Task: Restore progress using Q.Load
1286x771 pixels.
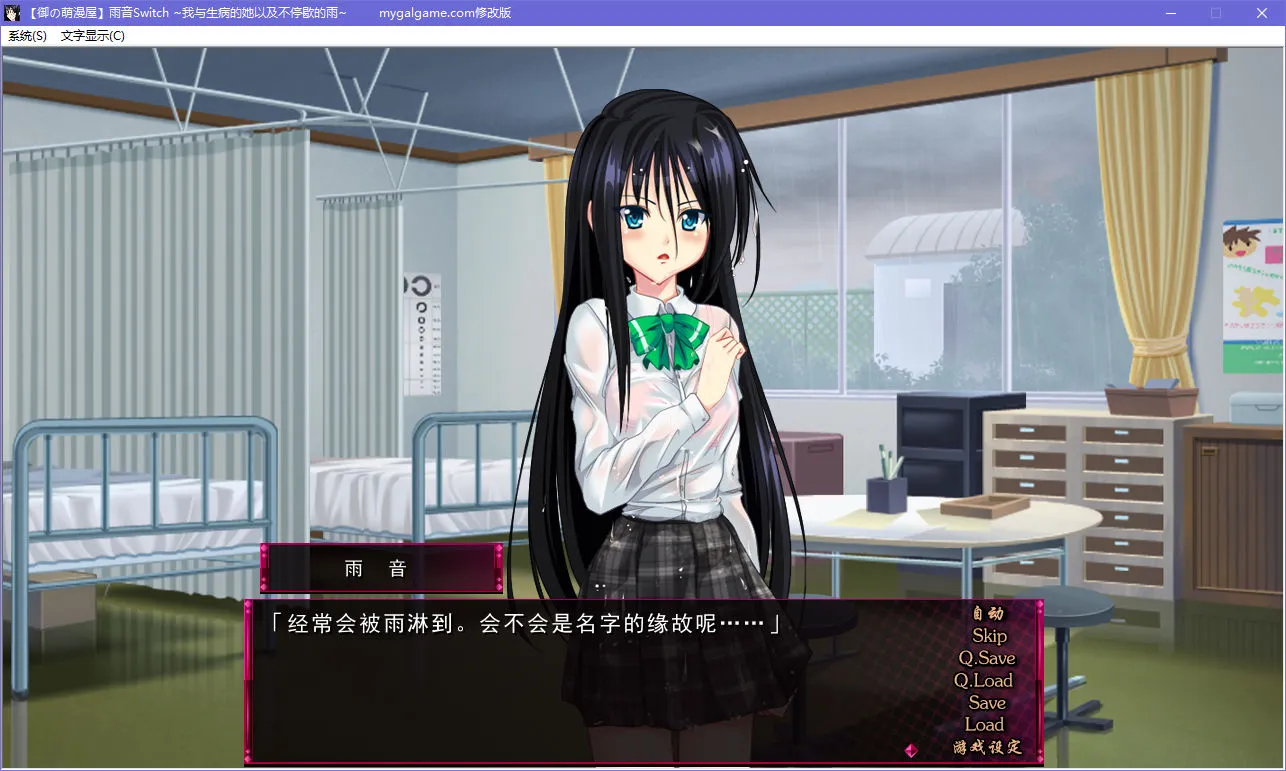Action: 985,681
